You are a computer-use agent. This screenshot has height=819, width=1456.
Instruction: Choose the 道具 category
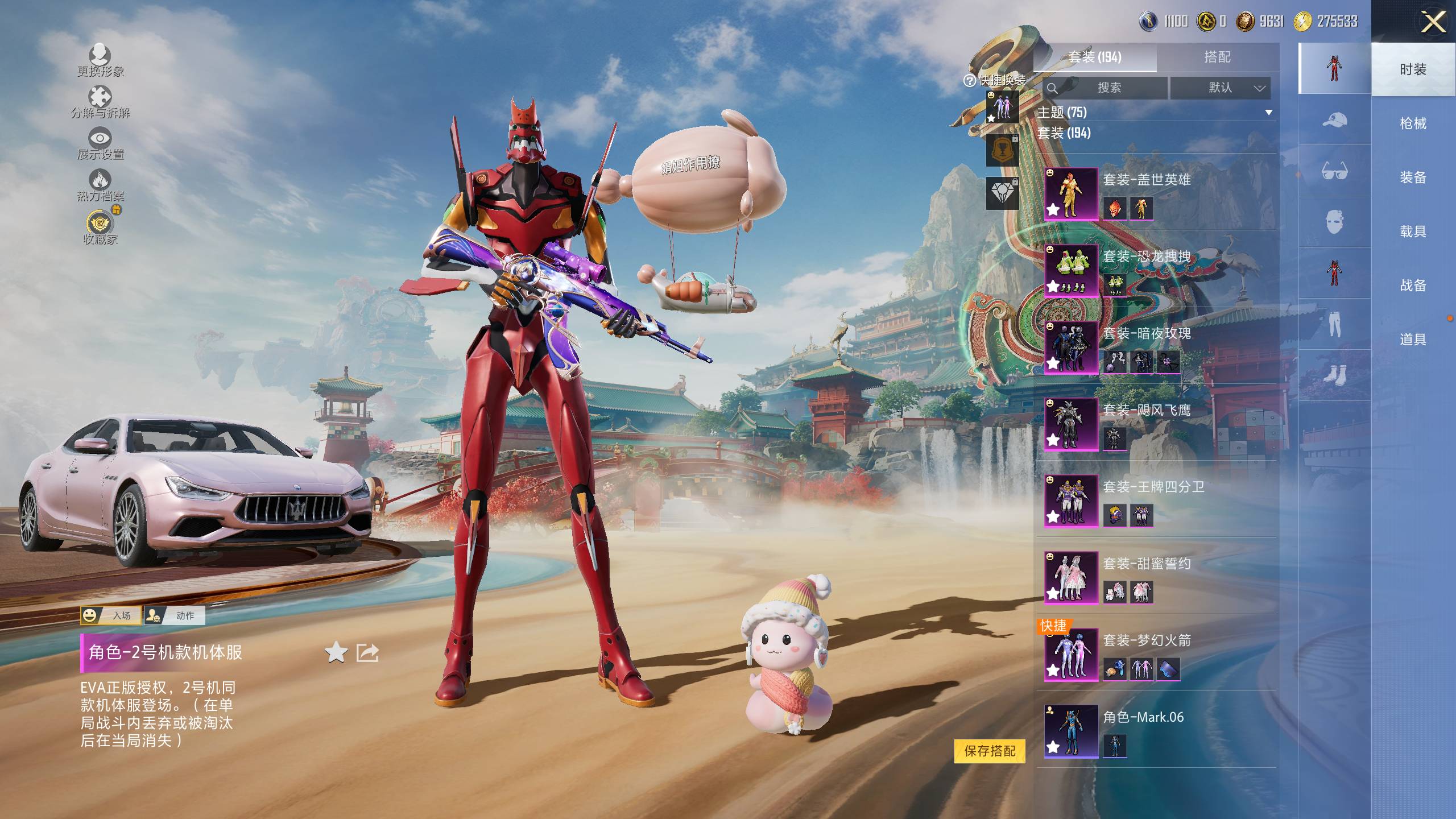1413,340
